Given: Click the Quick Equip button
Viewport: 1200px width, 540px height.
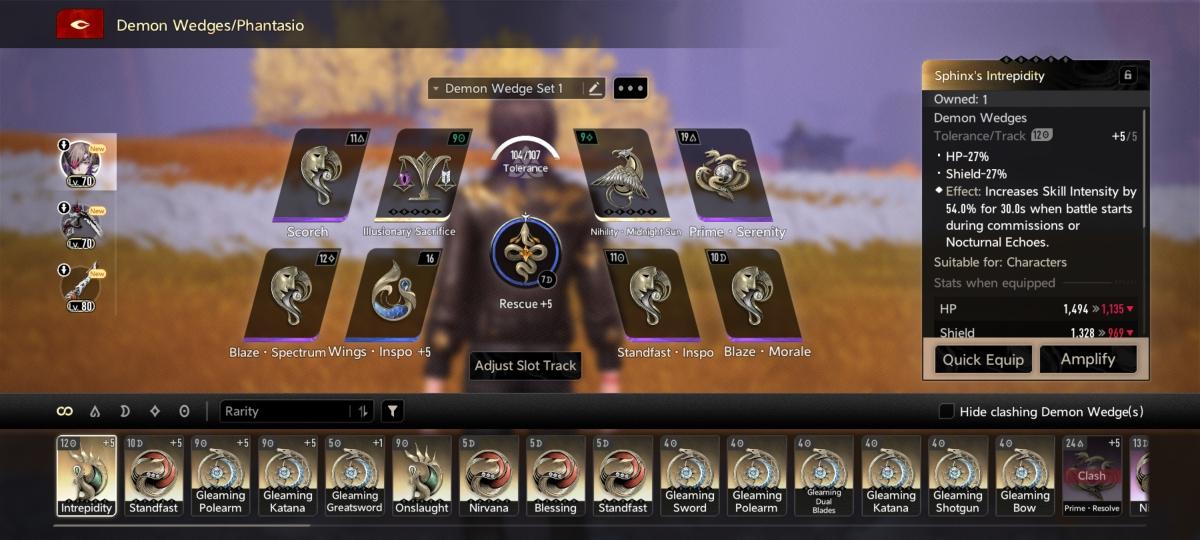Looking at the screenshot, I should pyautogui.click(x=983, y=359).
